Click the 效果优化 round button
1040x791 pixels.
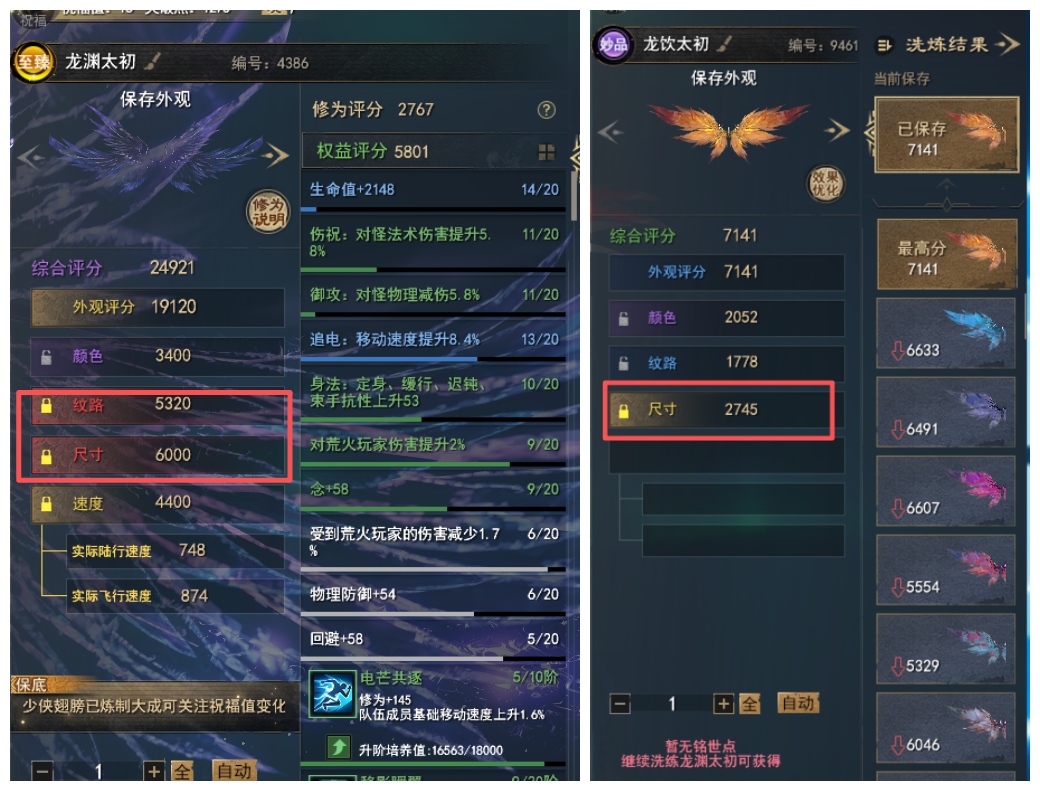point(826,183)
